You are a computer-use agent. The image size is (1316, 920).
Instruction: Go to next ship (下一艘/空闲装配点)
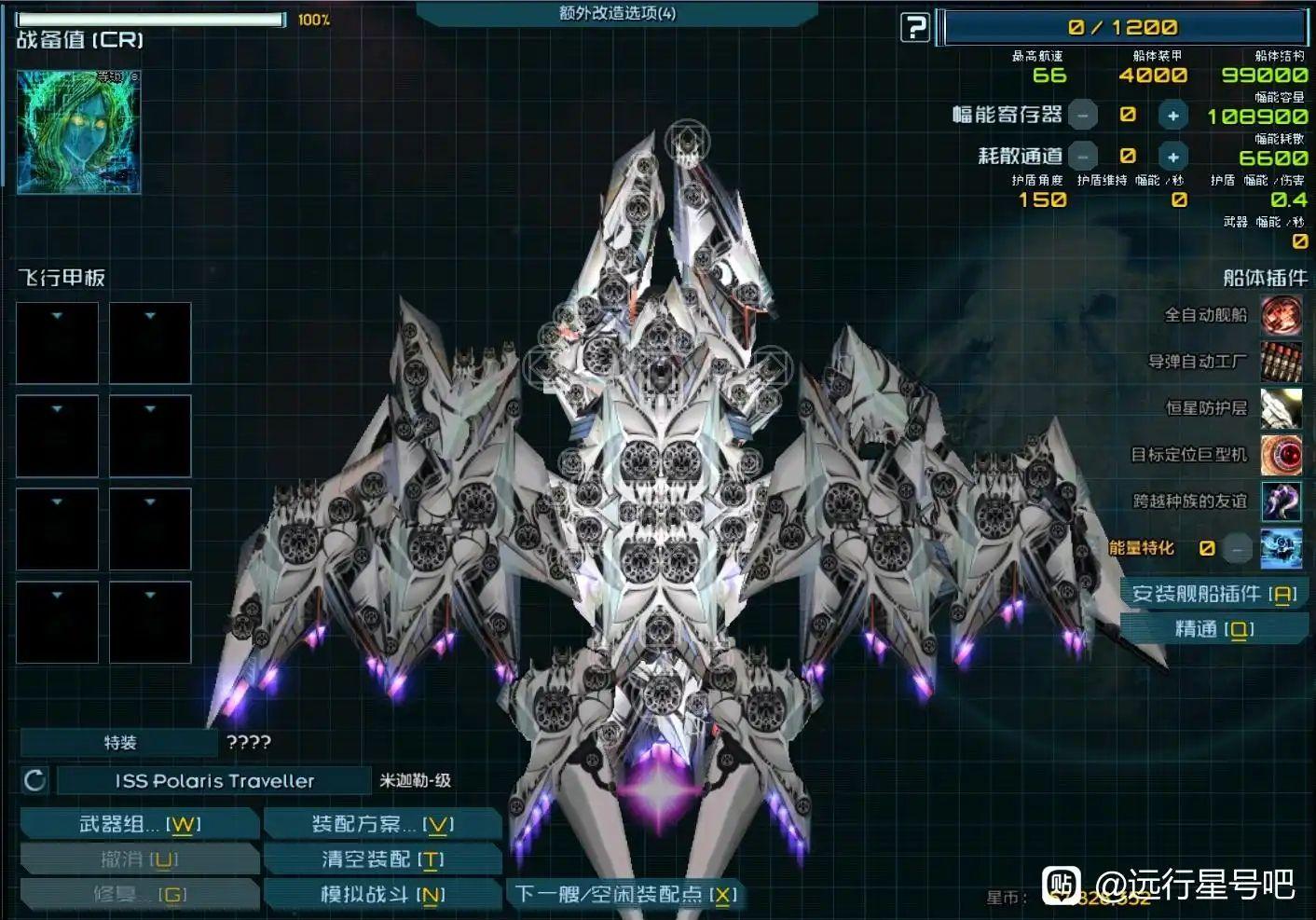click(625, 895)
